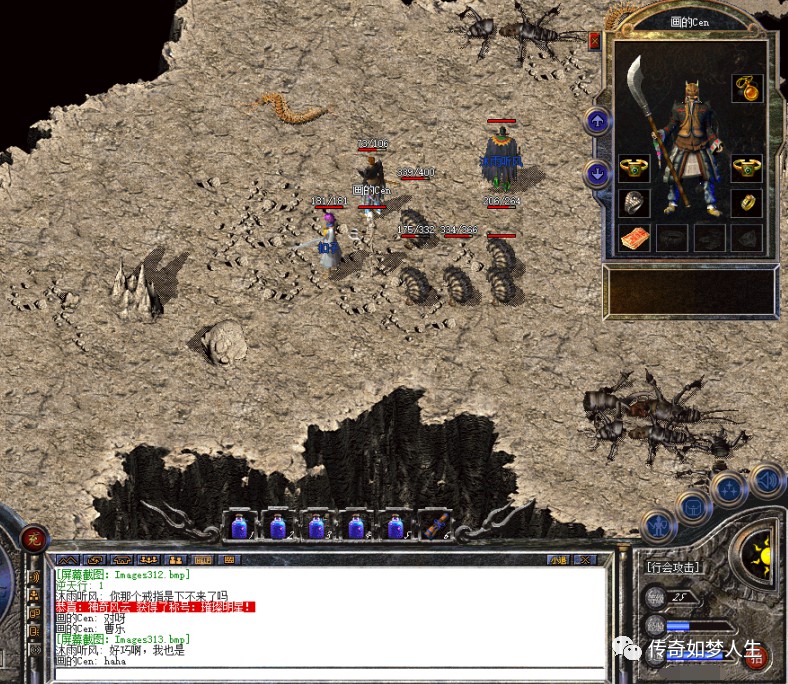Click the down arrow on equipment panel
Image resolution: width=788 pixels, height=684 pixels.
point(598,173)
